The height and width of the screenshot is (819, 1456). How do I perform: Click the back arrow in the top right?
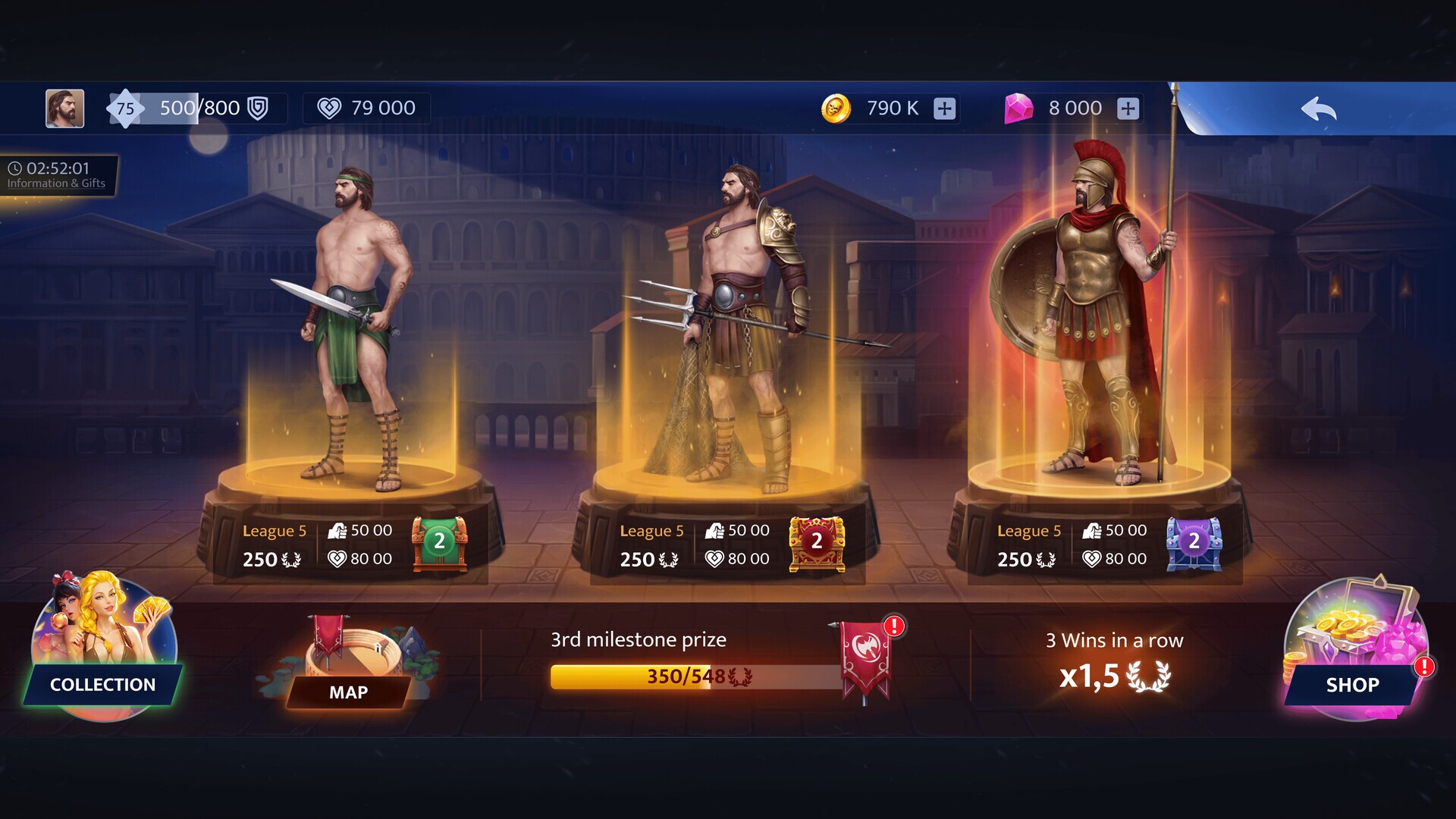coord(1319,108)
